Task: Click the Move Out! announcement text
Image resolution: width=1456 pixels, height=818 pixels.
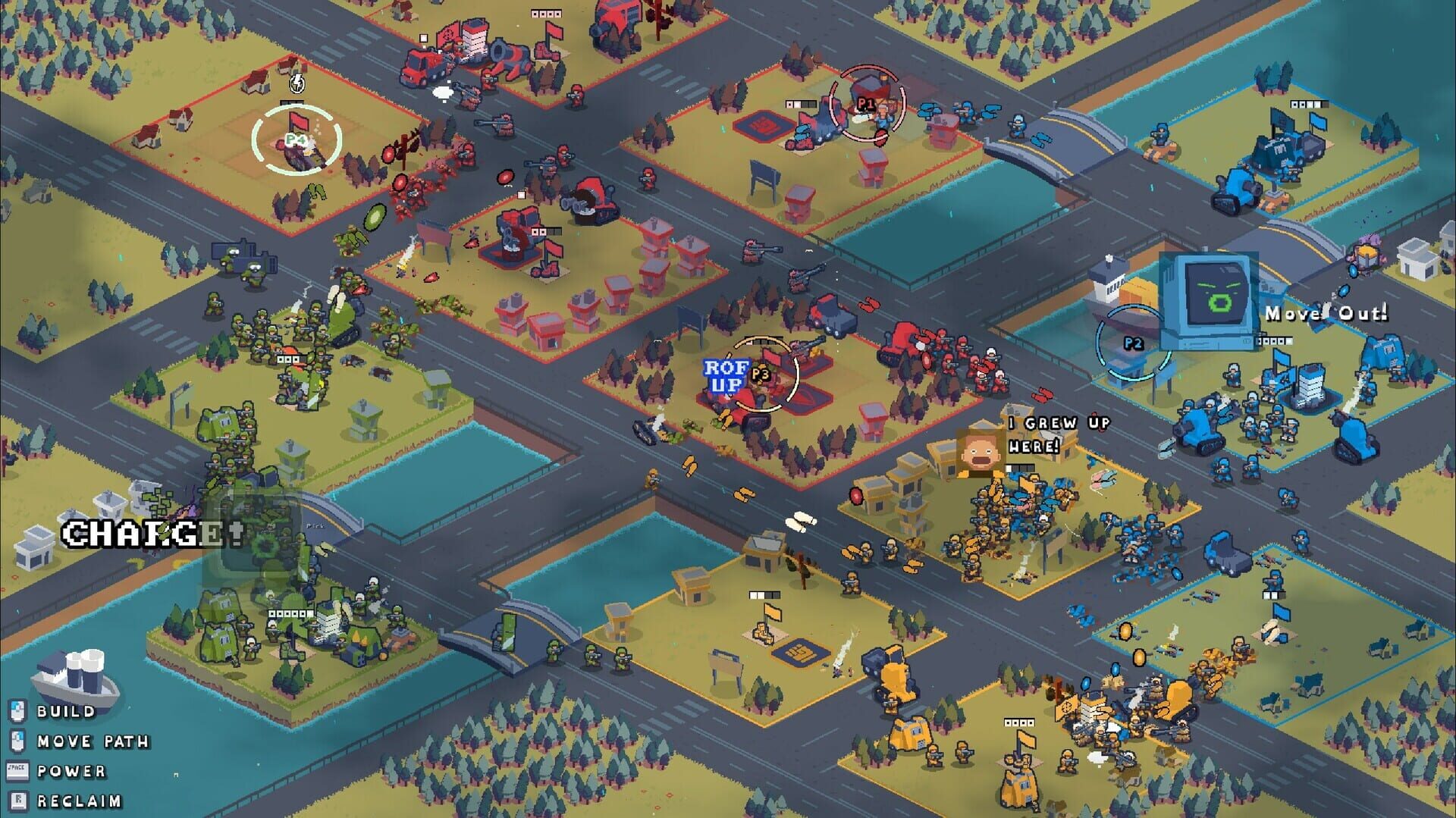Action: [1325, 314]
